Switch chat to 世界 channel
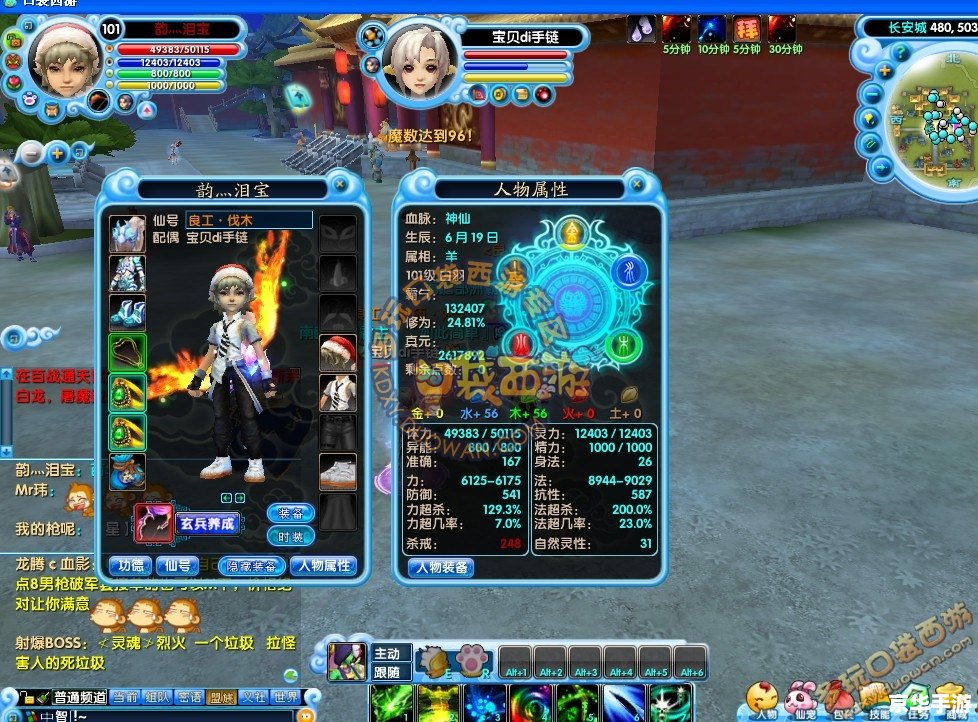The image size is (978, 722). [x=286, y=697]
